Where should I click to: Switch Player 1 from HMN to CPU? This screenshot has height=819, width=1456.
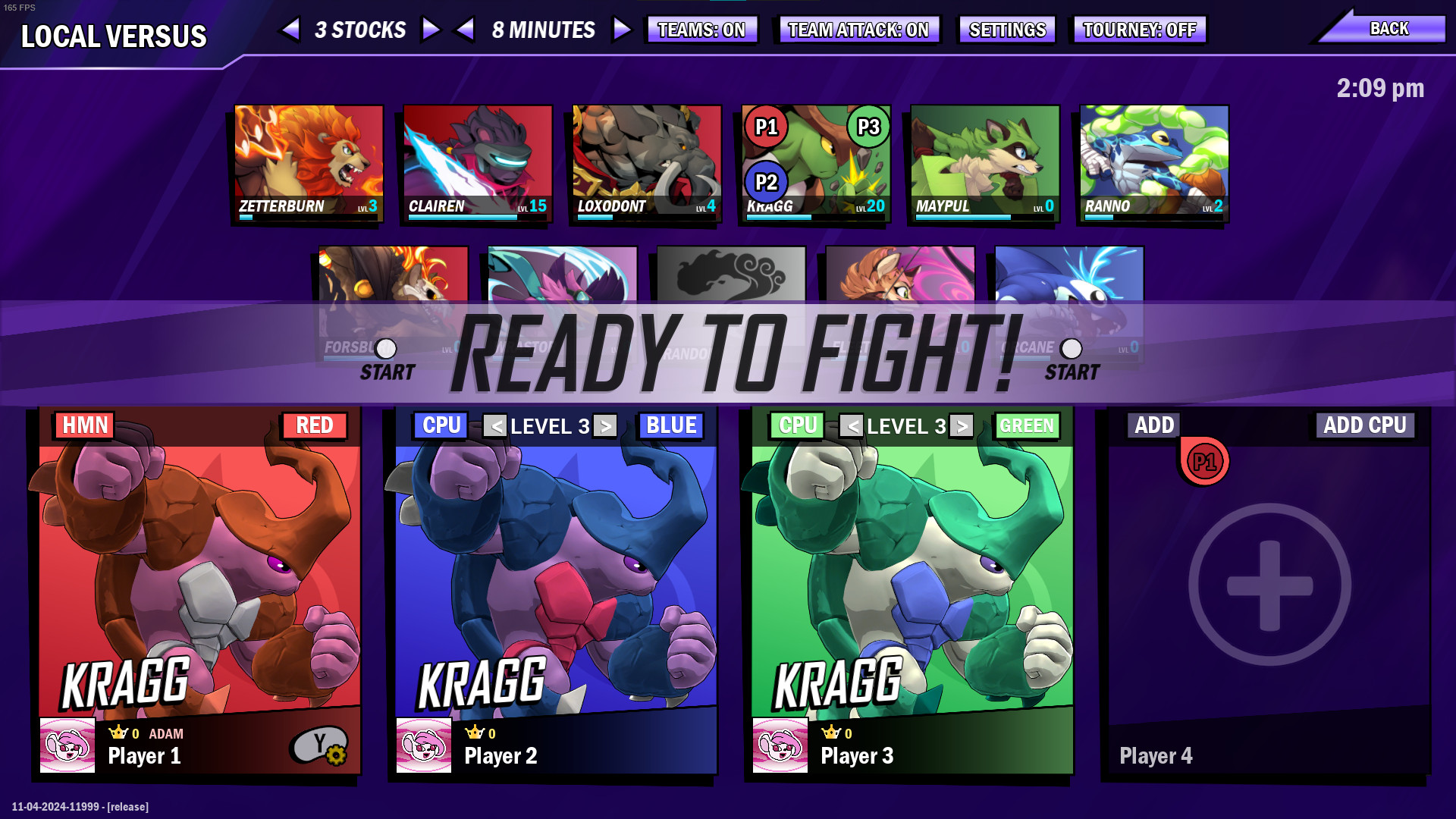click(83, 425)
